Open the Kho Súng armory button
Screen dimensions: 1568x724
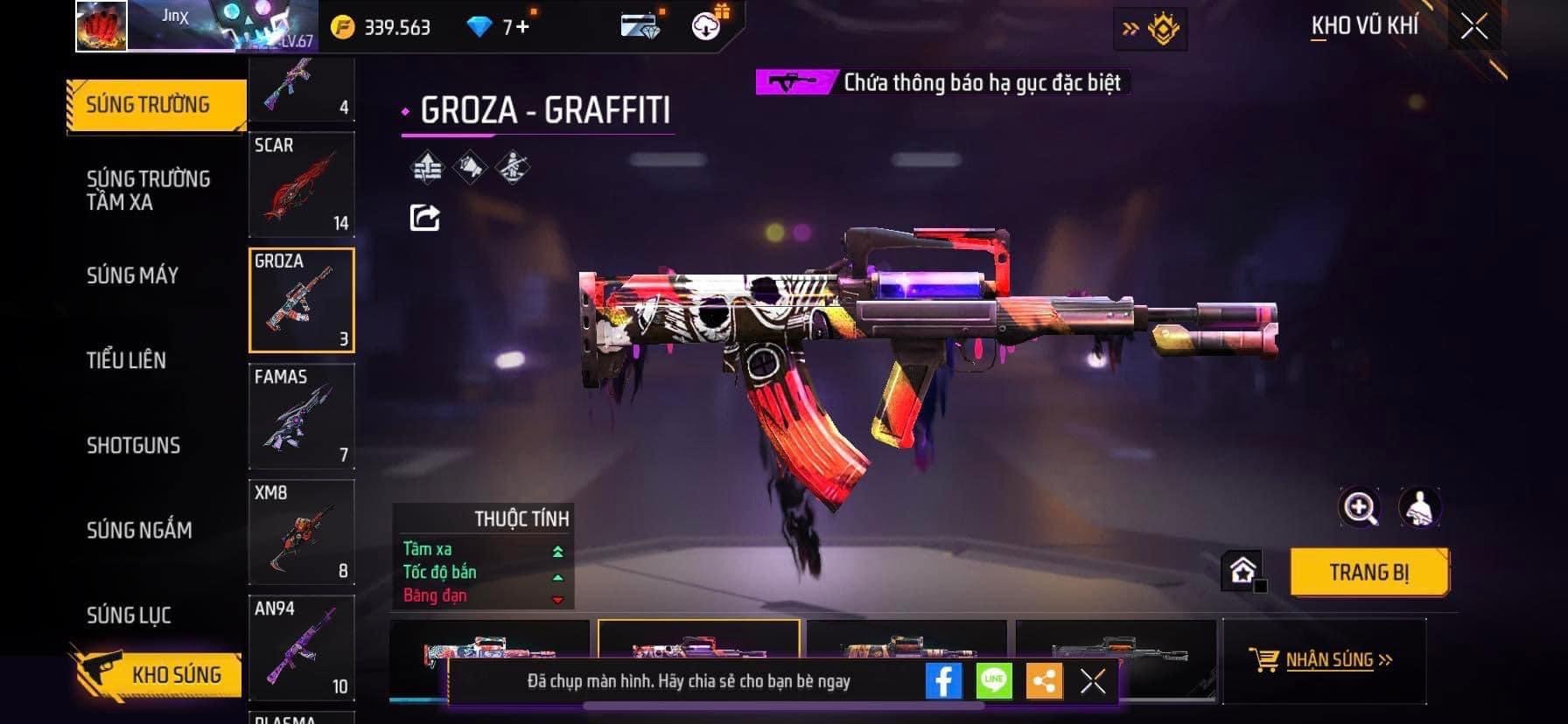click(157, 674)
